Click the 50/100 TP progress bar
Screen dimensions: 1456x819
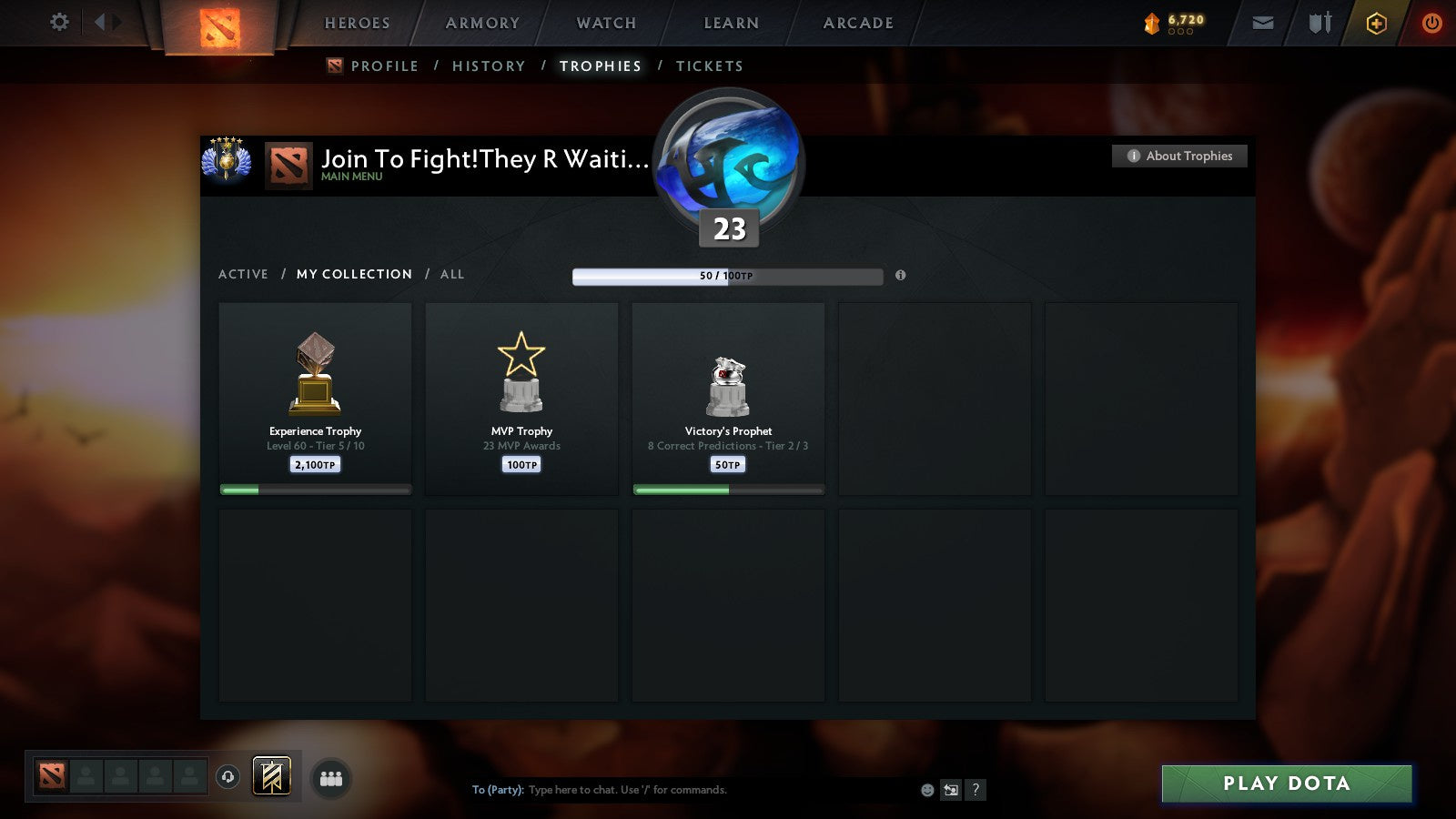(726, 276)
